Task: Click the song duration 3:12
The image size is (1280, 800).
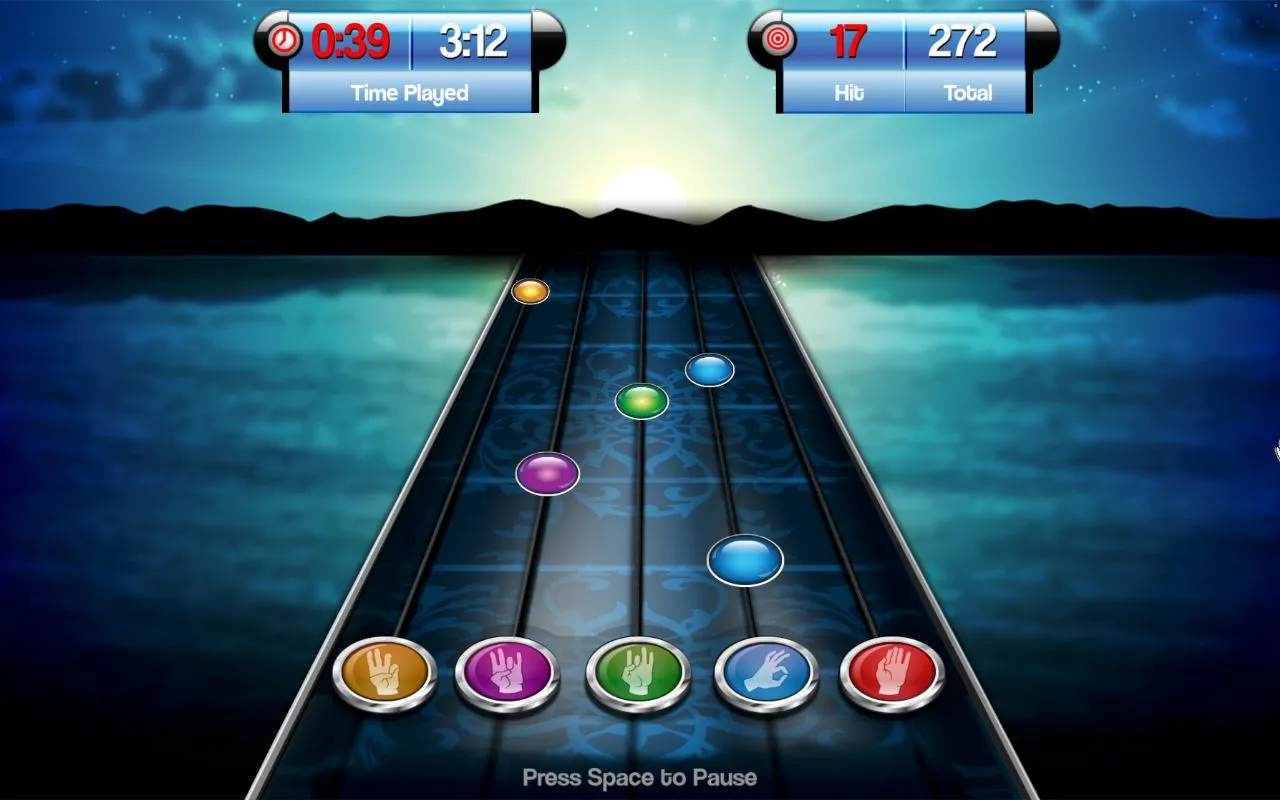Action: (x=471, y=42)
